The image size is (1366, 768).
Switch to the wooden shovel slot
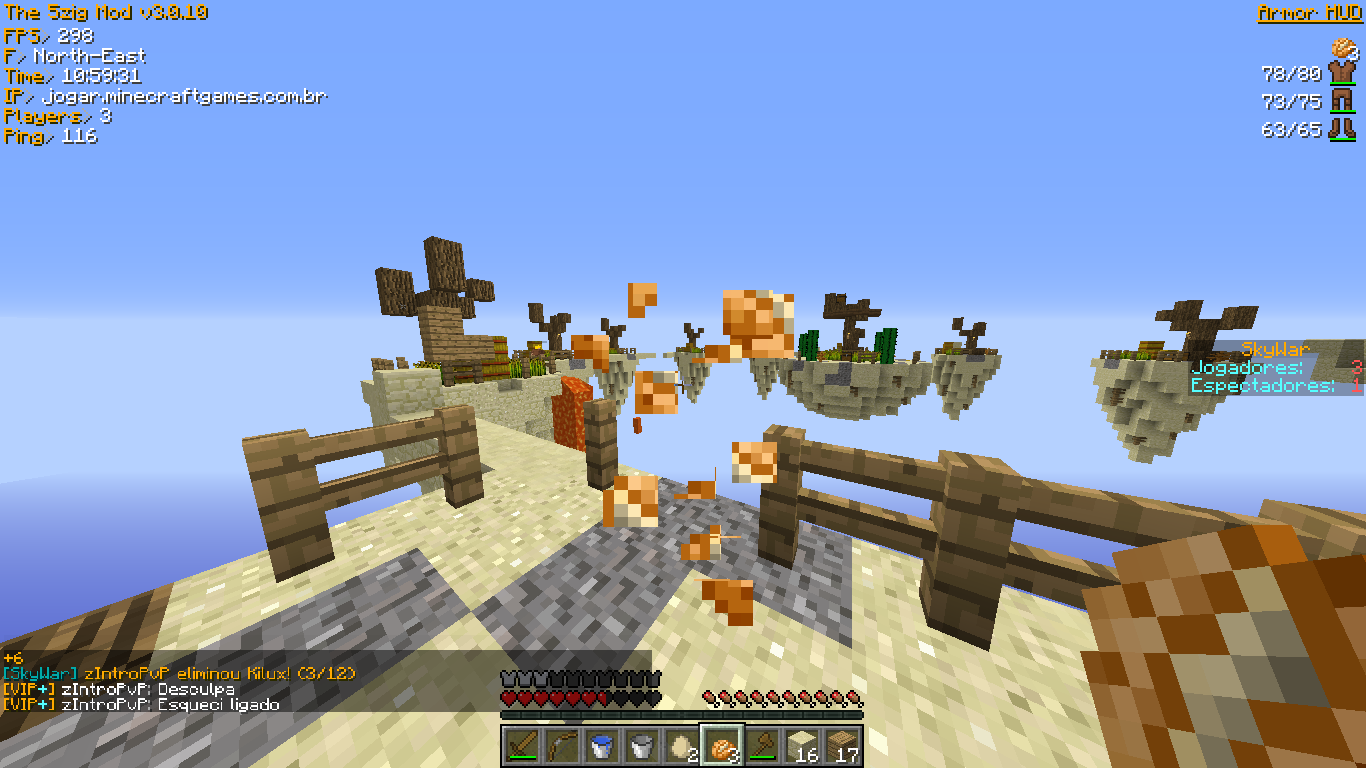click(x=762, y=746)
